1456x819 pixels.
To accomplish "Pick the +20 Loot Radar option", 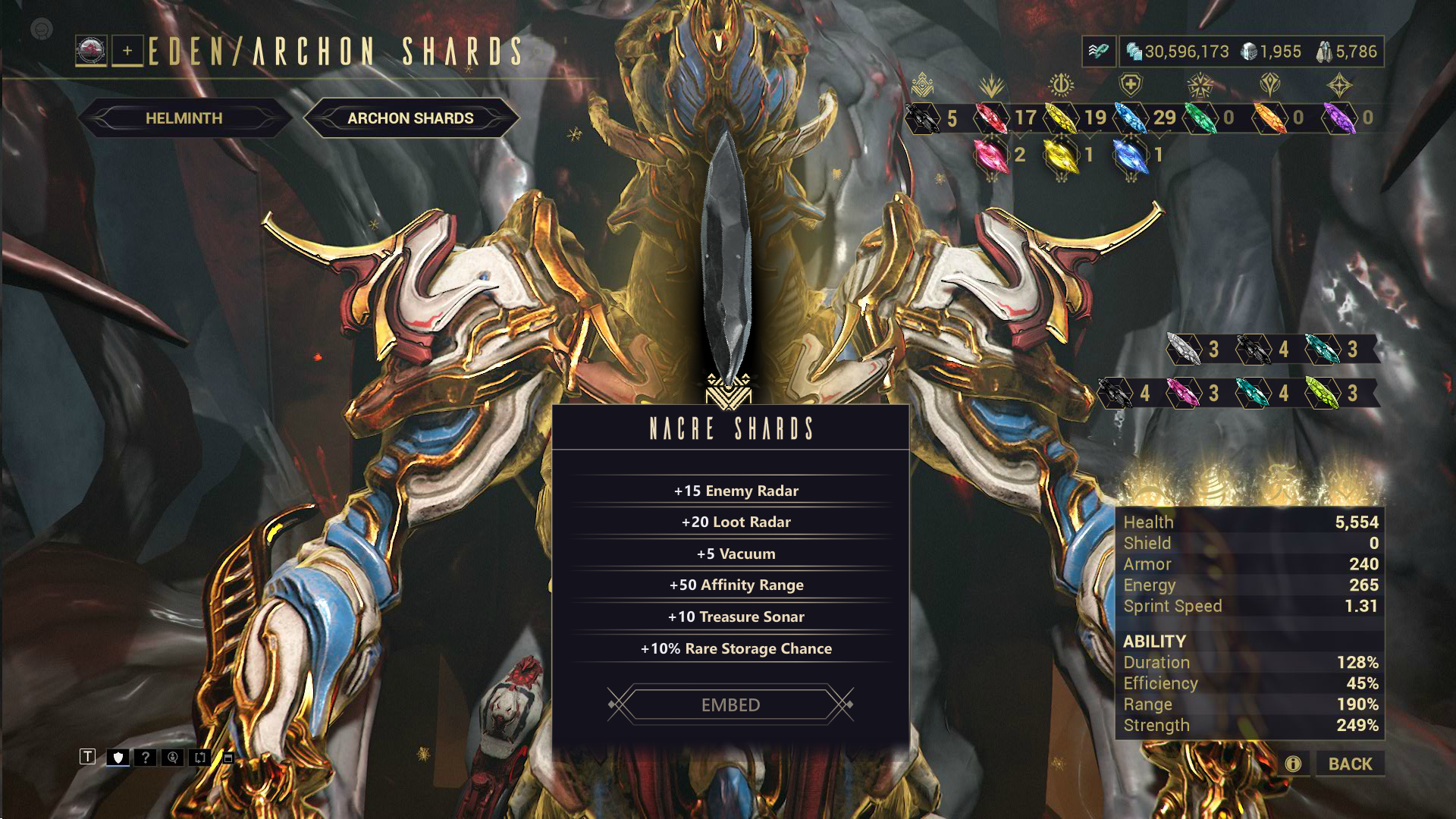I will click(x=736, y=522).
